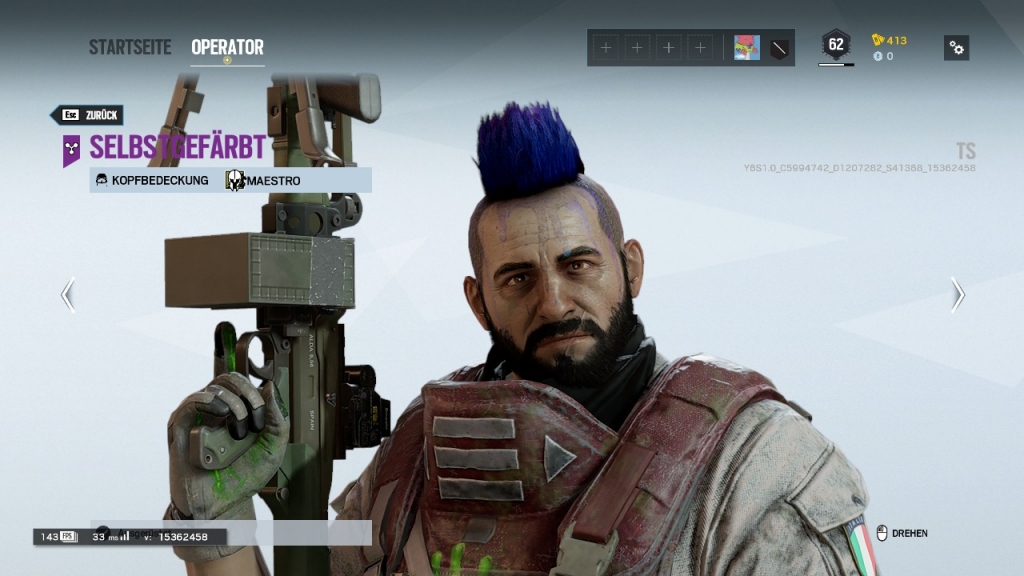This screenshot has height=576, width=1024.
Task: Switch to the Startseite tab
Action: [x=129, y=47]
